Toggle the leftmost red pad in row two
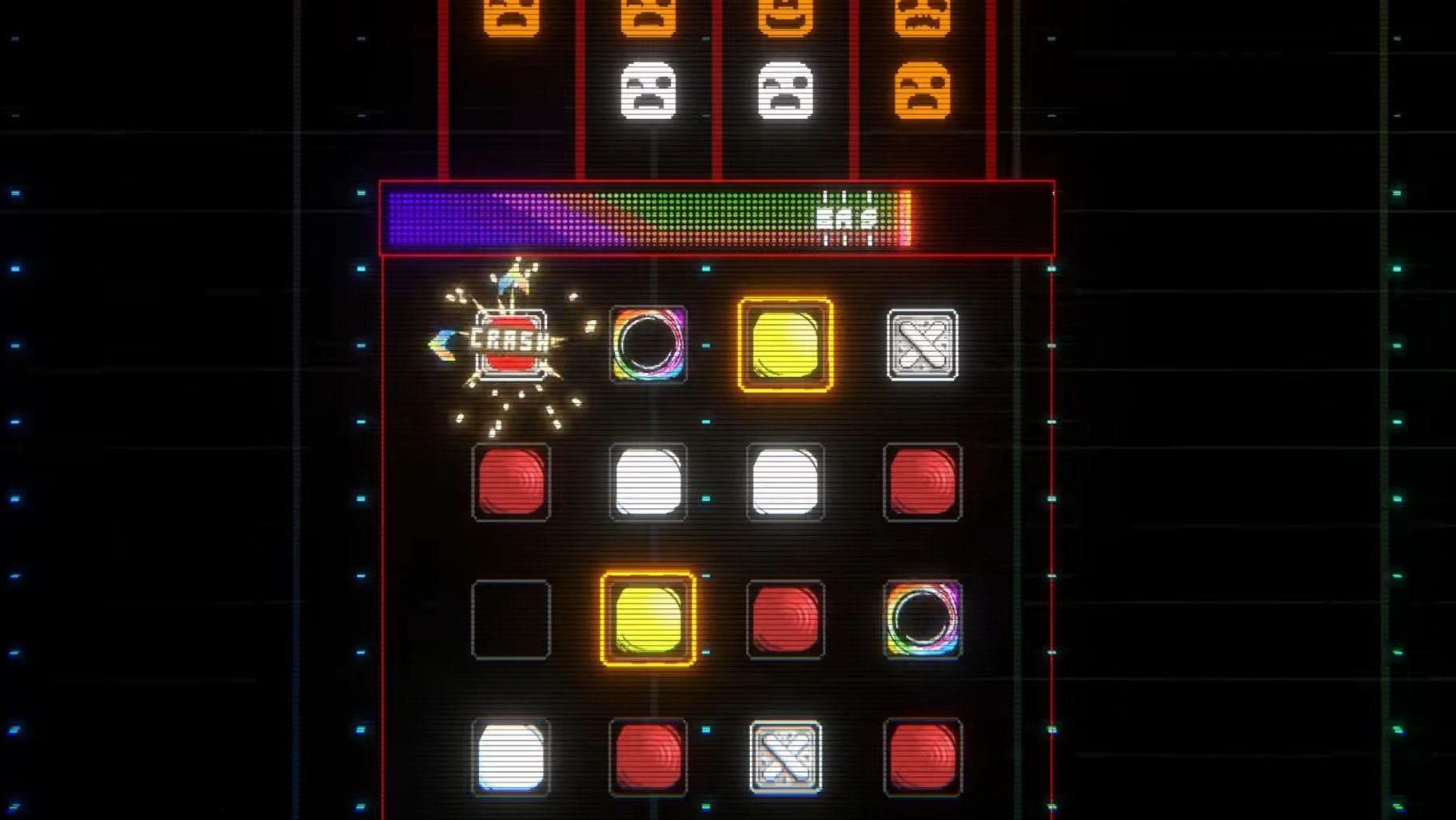Screen dimensions: 1456x820 click(512, 483)
